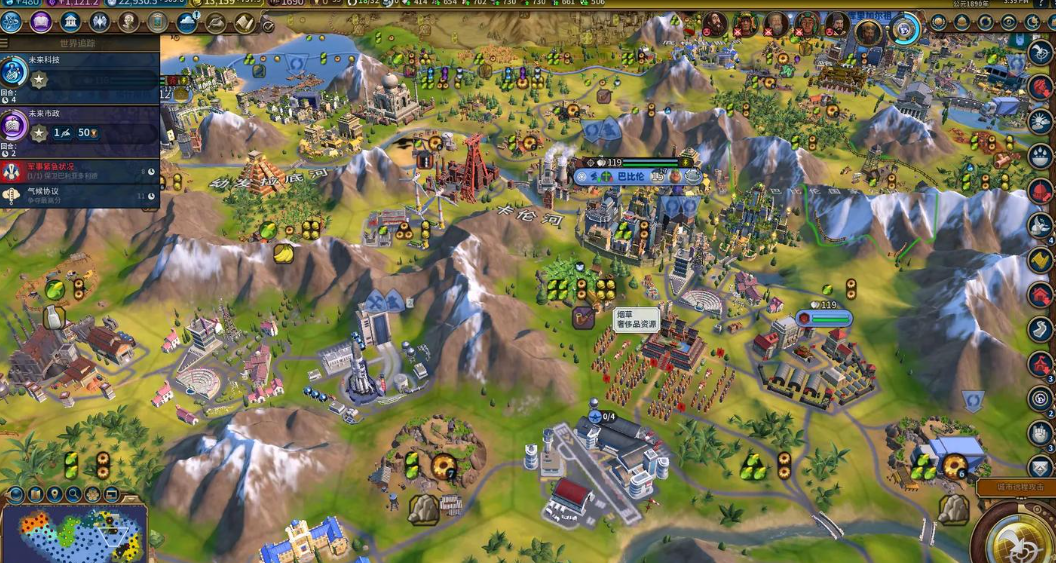Open the climate cloud button
Viewport: 1056px width, 563px height.
pyautogui.click(x=187, y=22)
